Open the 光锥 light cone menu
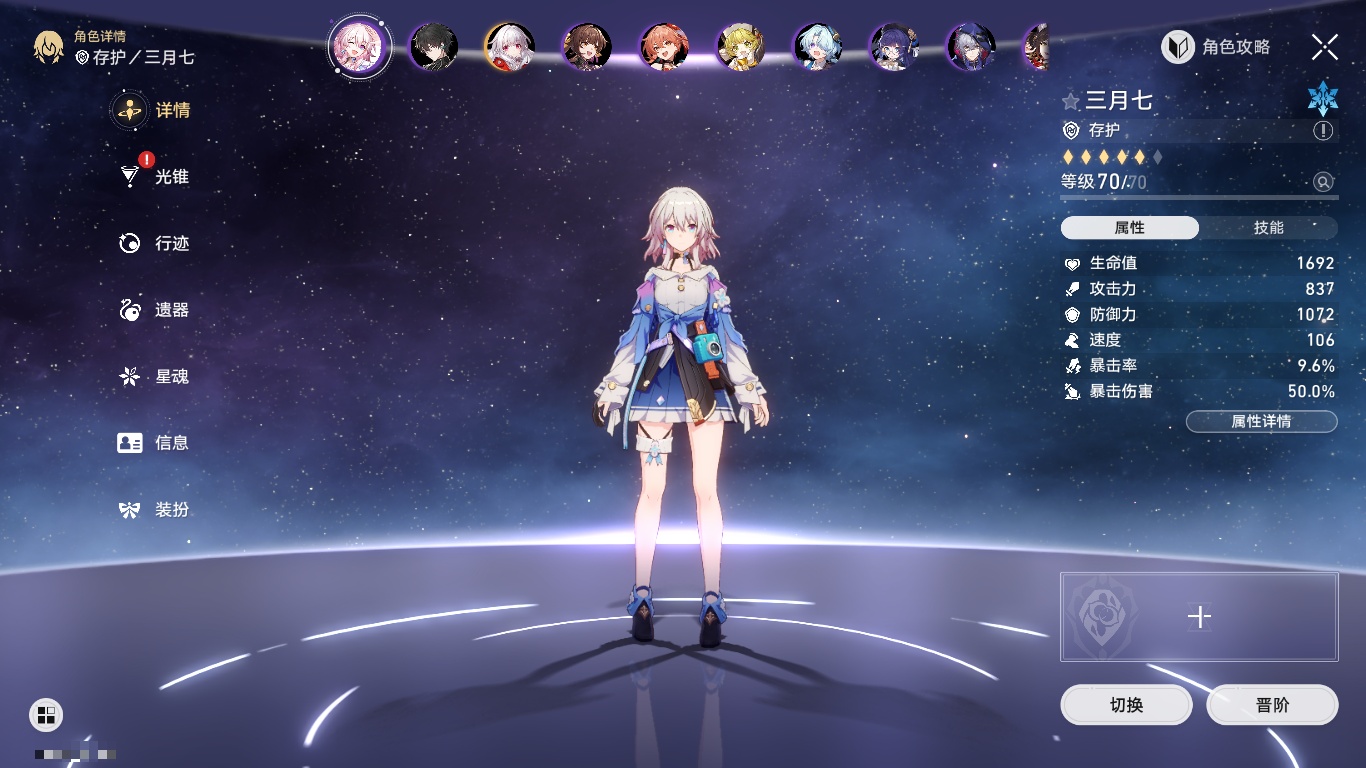Image resolution: width=1366 pixels, height=768 pixels. 155,177
